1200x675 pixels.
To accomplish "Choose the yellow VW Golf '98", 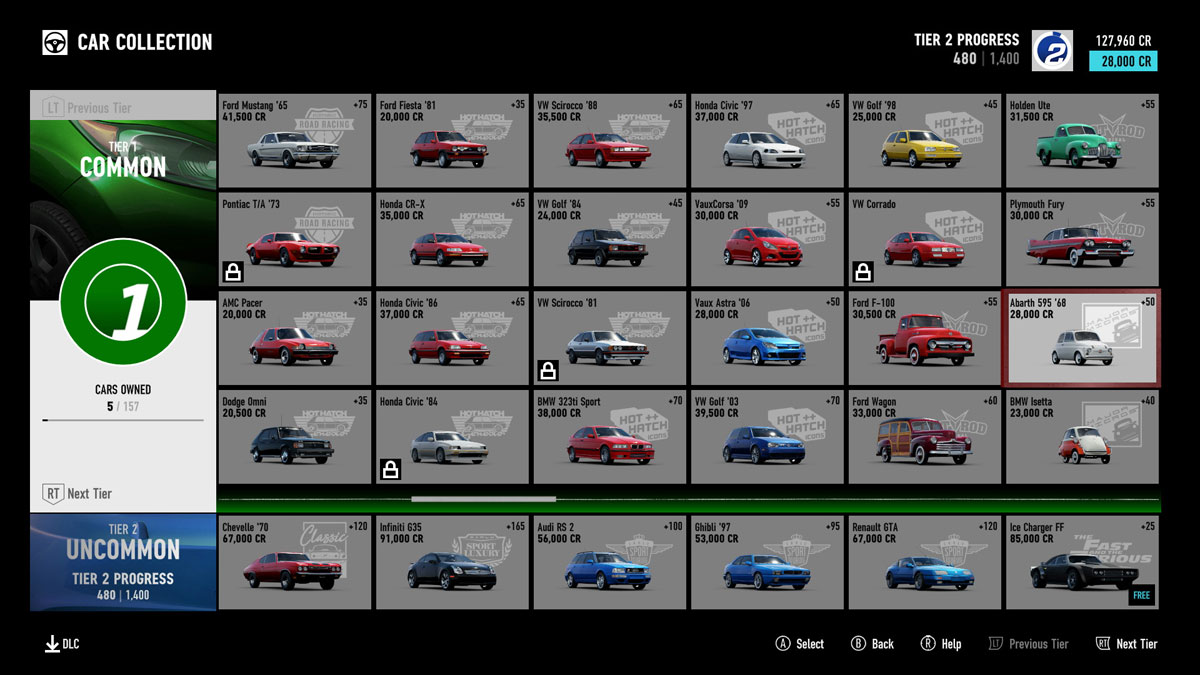I will pyautogui.click(x=924, y=141).
